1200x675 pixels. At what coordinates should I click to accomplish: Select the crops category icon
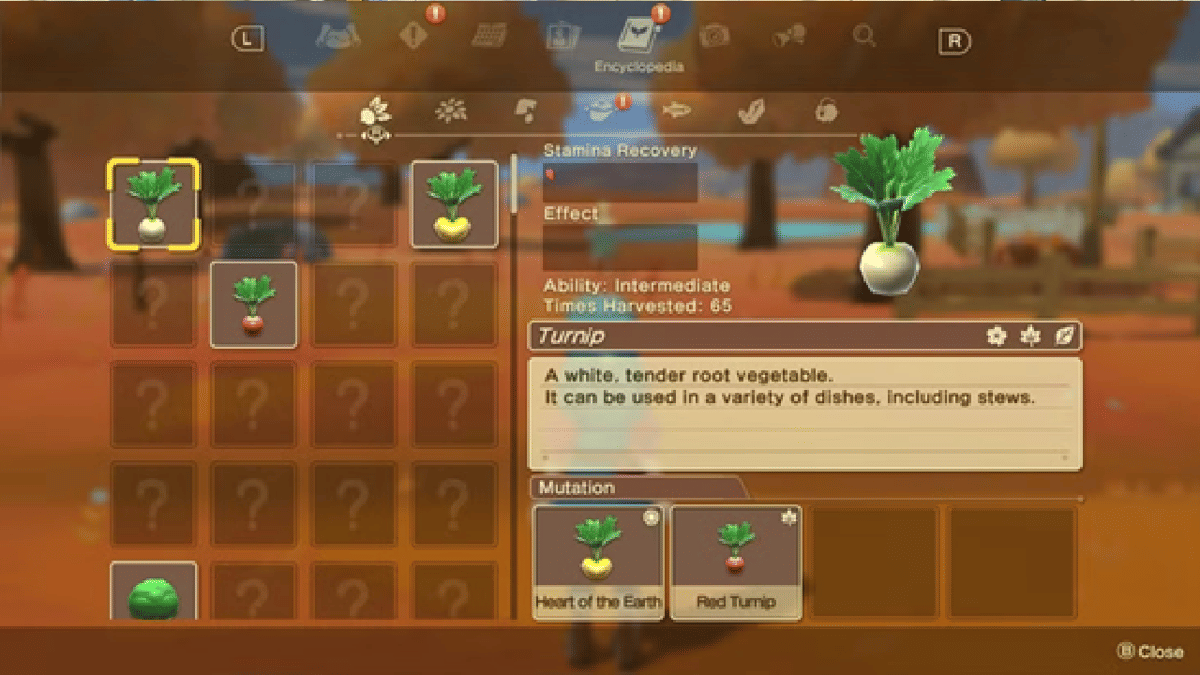(x=375, y=110)
